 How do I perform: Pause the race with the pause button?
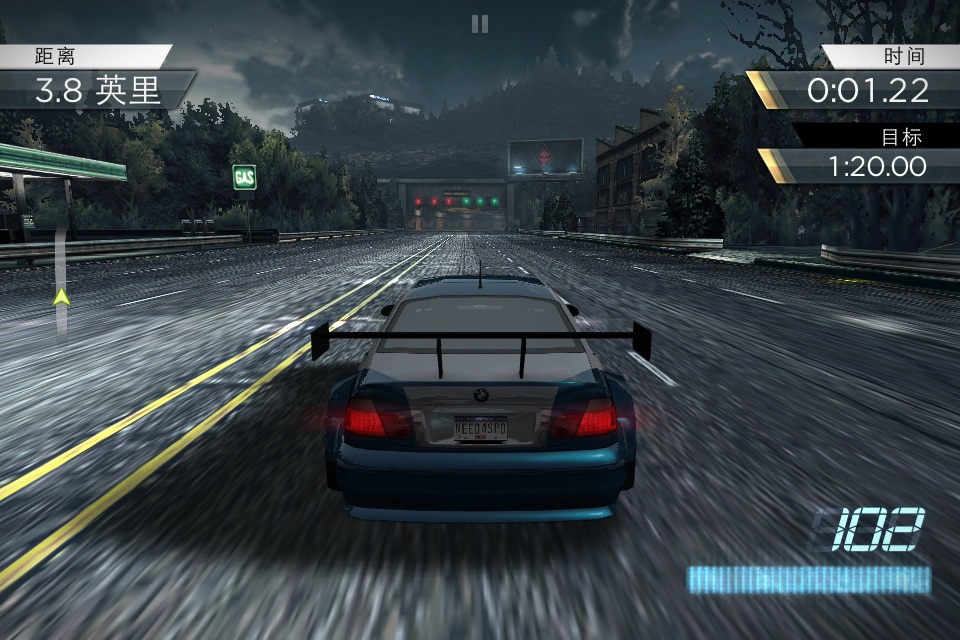click(x=480, y=24)
